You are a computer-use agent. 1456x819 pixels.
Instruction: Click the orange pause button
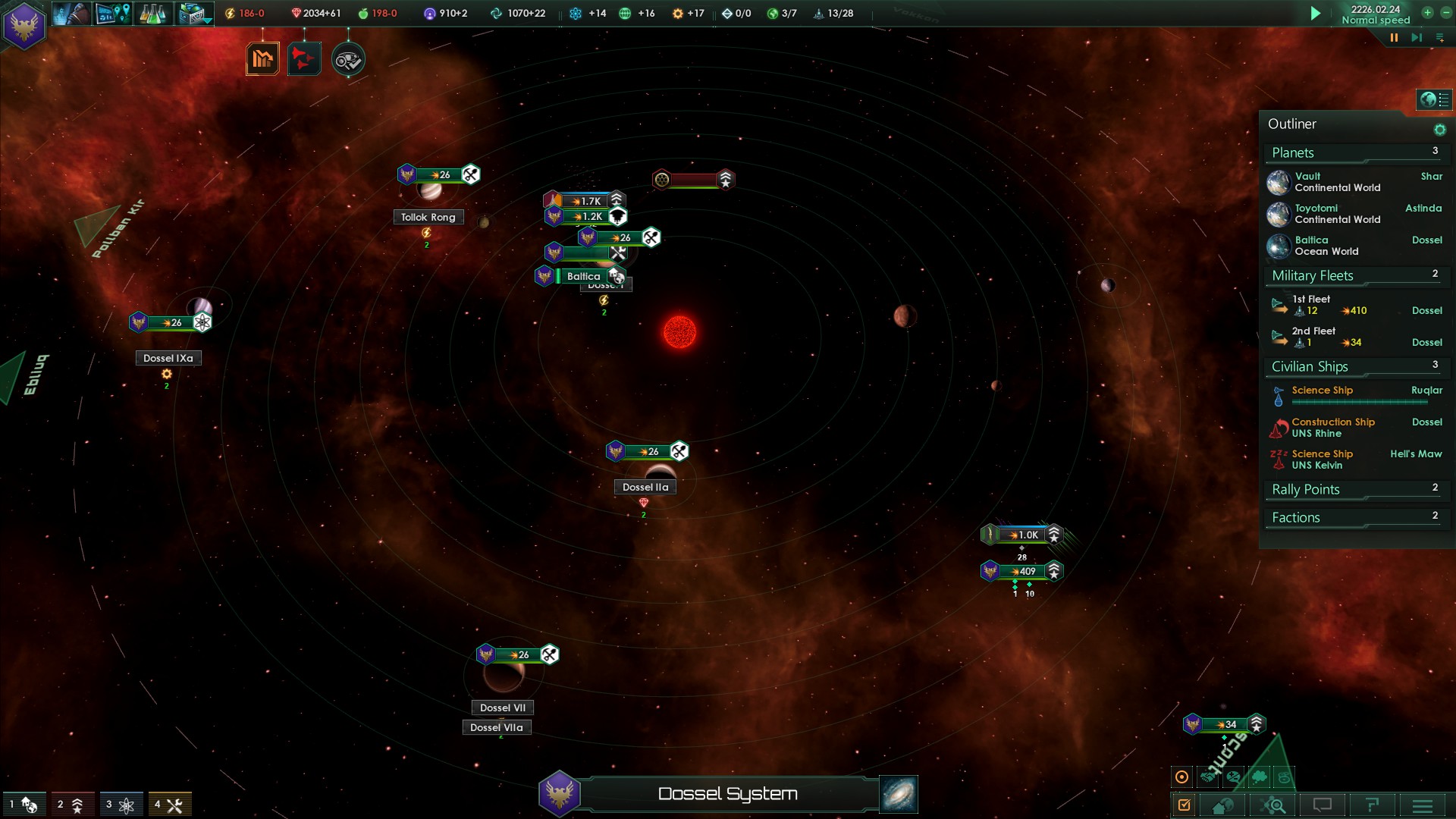pyautogui.click(x=1394, y=37)
